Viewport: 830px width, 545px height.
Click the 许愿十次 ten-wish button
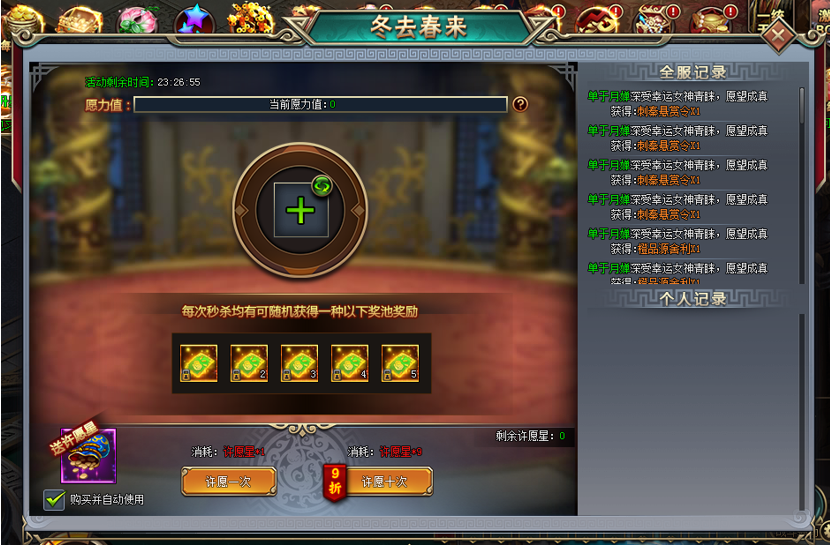click(384, 481)
